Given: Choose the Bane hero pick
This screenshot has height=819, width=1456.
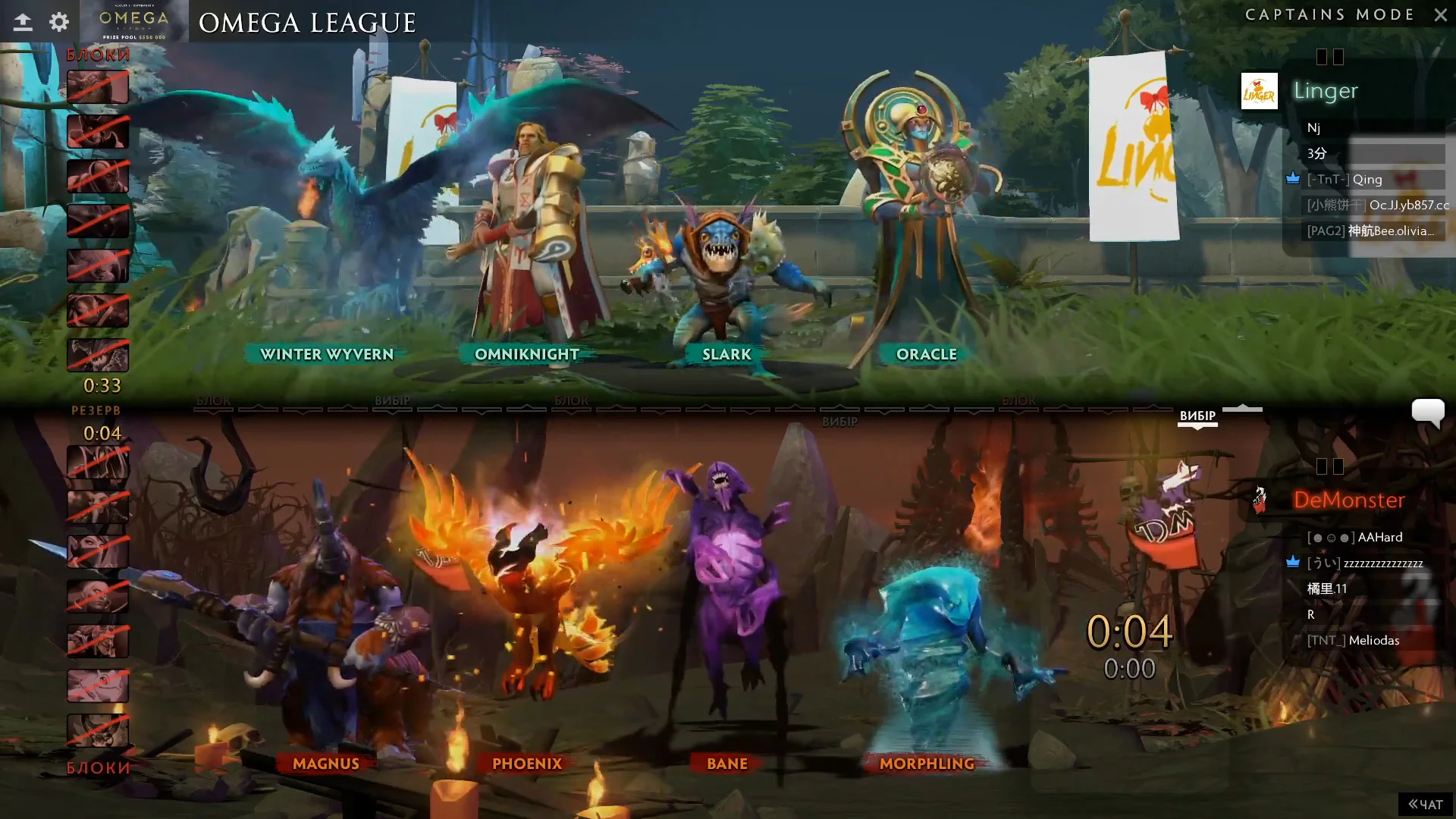Looking at the screenshot, I should 727,764.
